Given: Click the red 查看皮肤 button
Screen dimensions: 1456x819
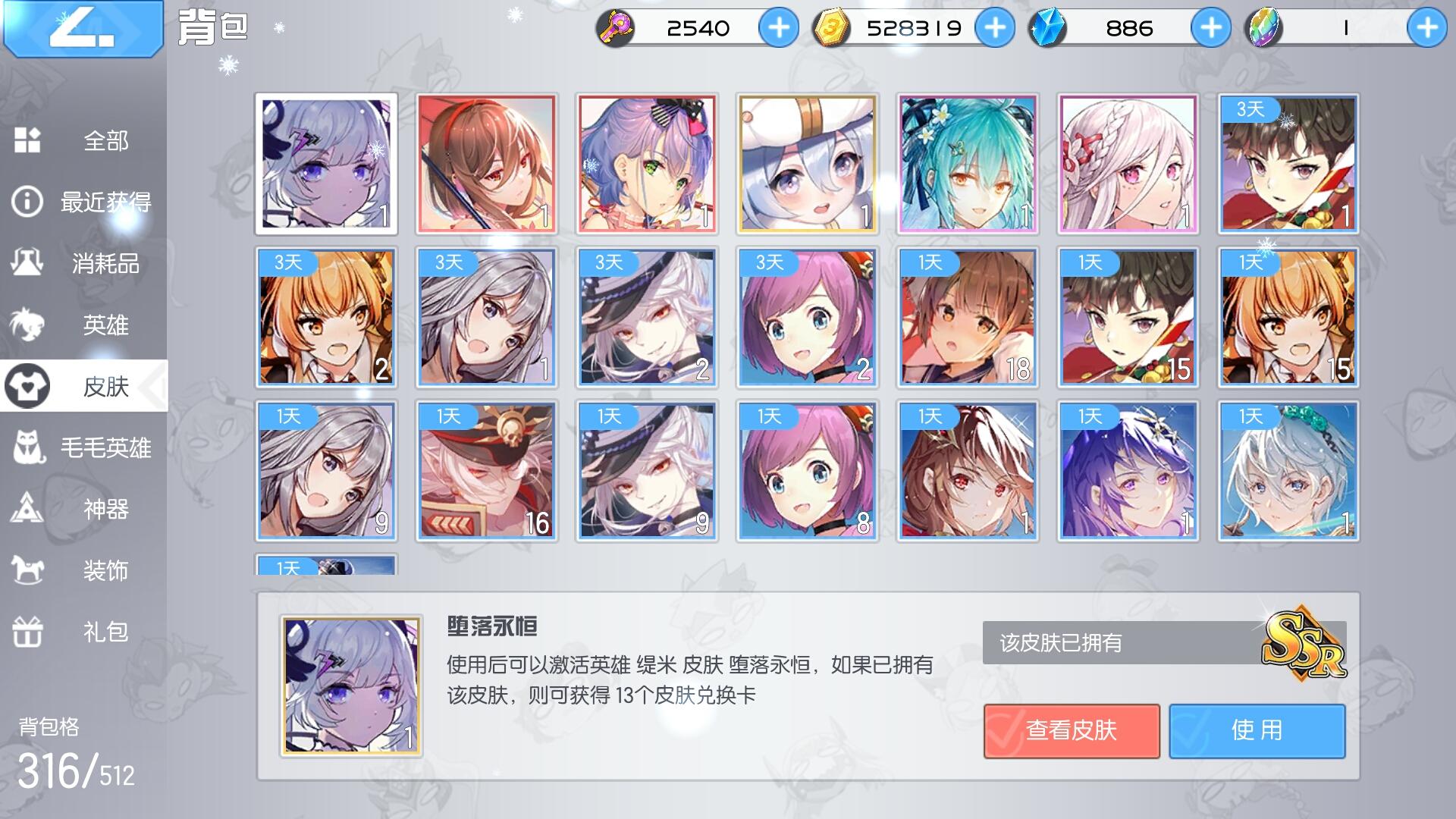Looking at the screenshot, I should (x=1071, y=730).
